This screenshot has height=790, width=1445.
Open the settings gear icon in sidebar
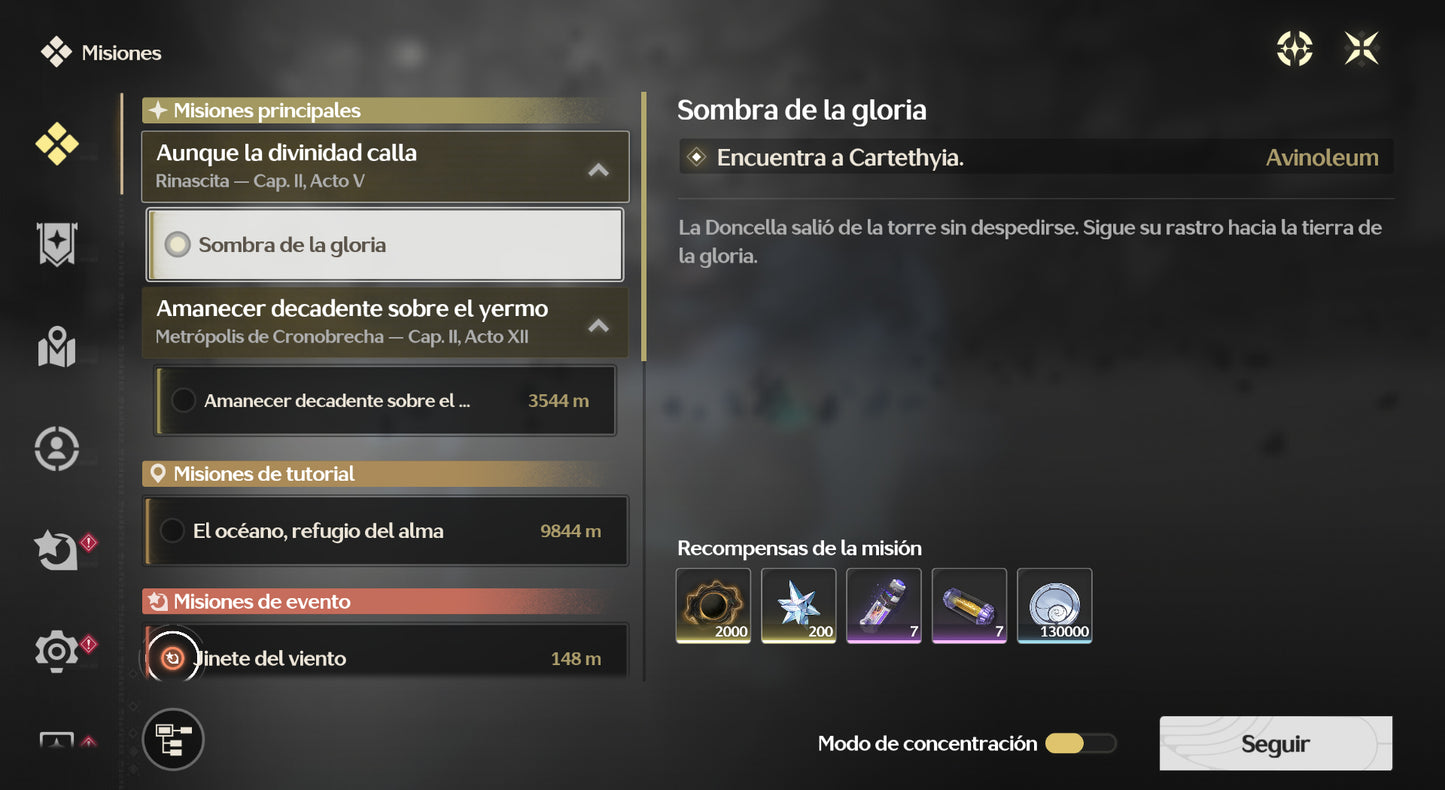[55, 651]
